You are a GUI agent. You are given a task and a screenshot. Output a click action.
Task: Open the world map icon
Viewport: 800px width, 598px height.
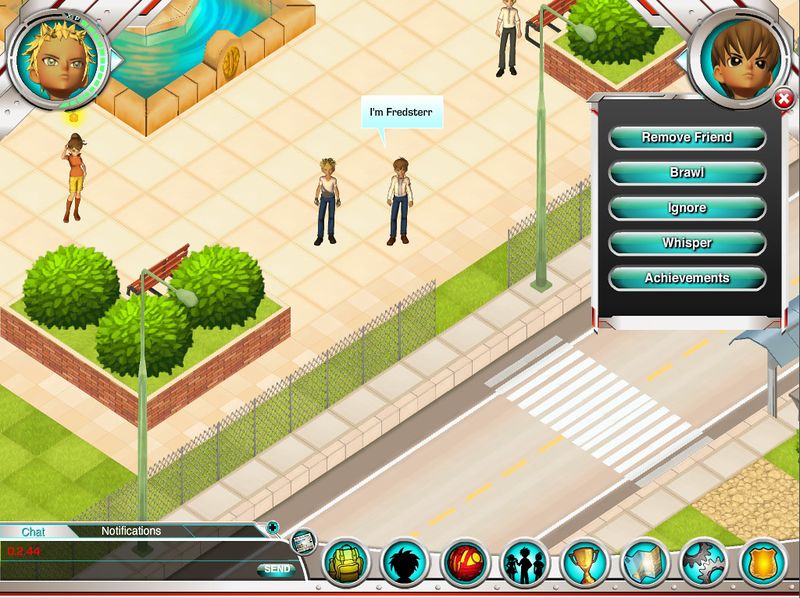643,564
